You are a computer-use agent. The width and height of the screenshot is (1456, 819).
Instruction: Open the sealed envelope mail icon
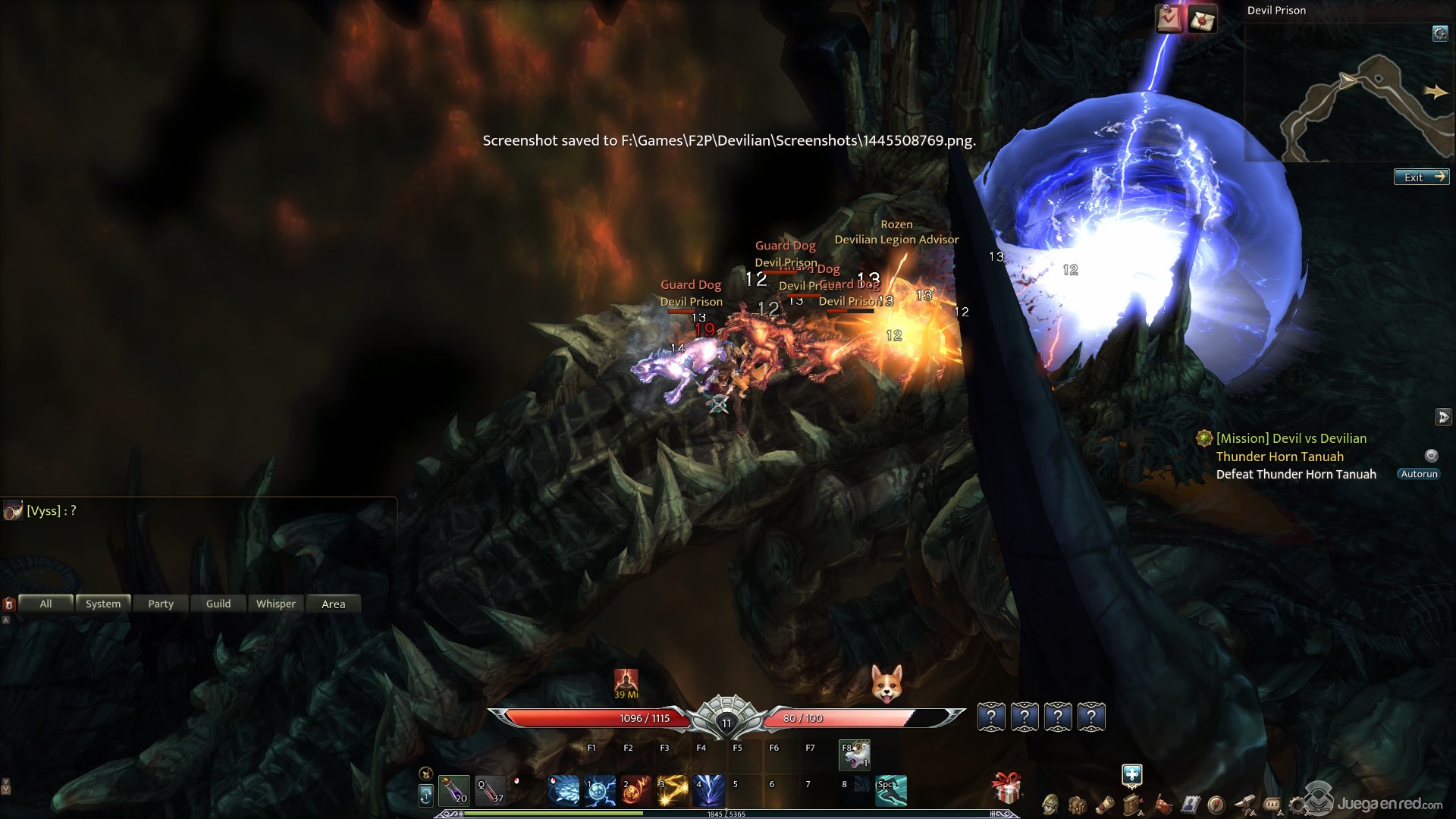(1201, 20)
